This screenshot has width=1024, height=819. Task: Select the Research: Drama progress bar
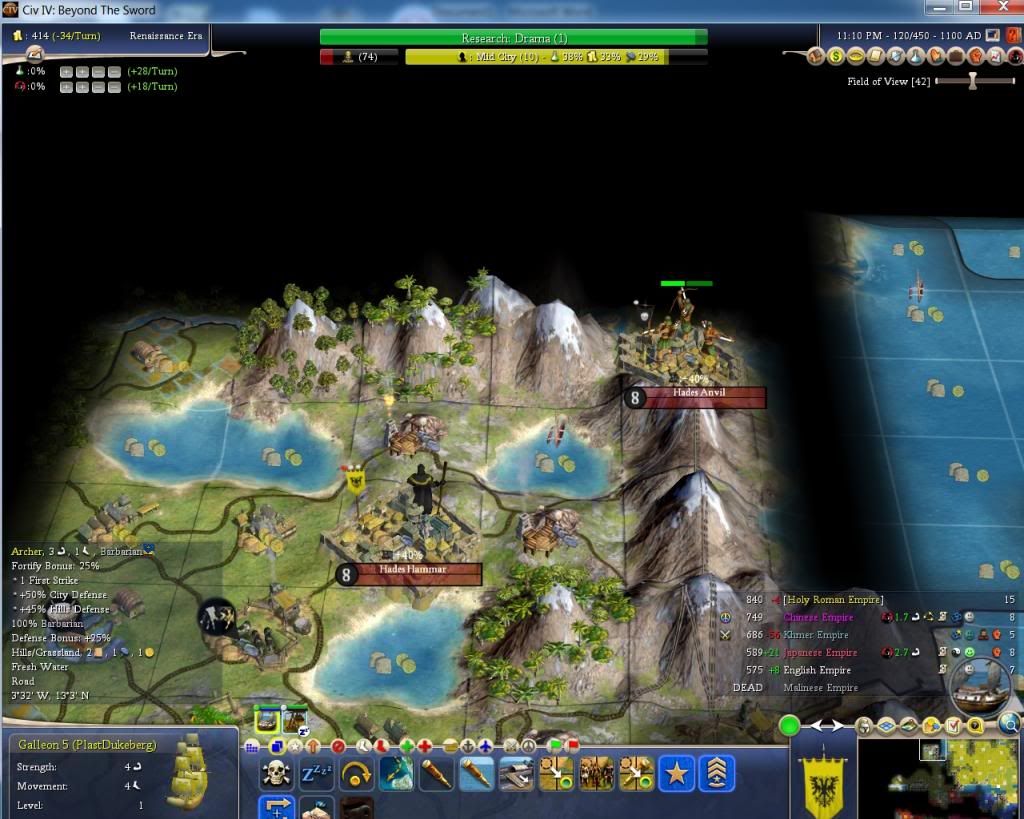tap(513, 38)
